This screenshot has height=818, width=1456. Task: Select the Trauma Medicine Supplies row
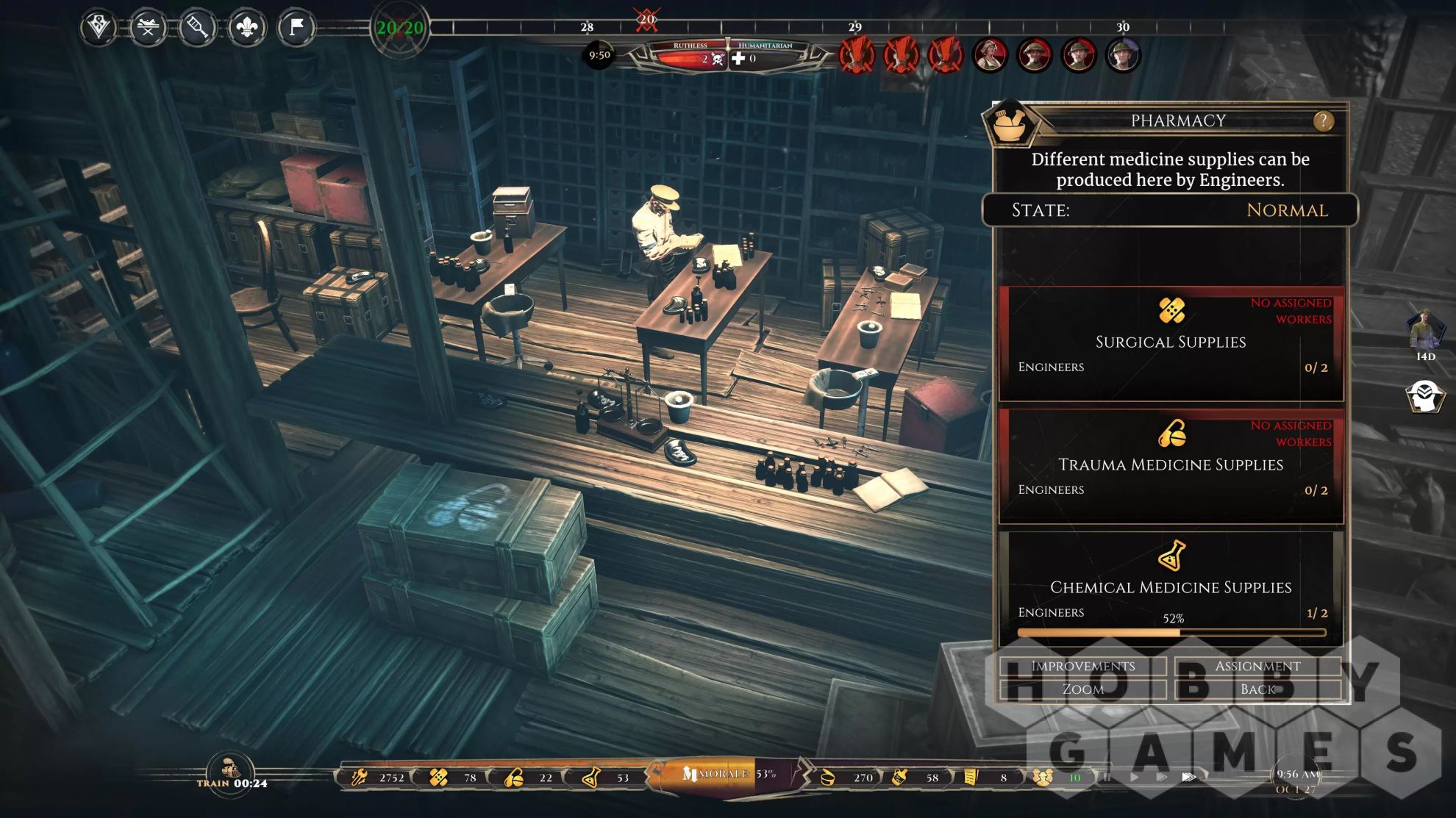point(1171,466)
